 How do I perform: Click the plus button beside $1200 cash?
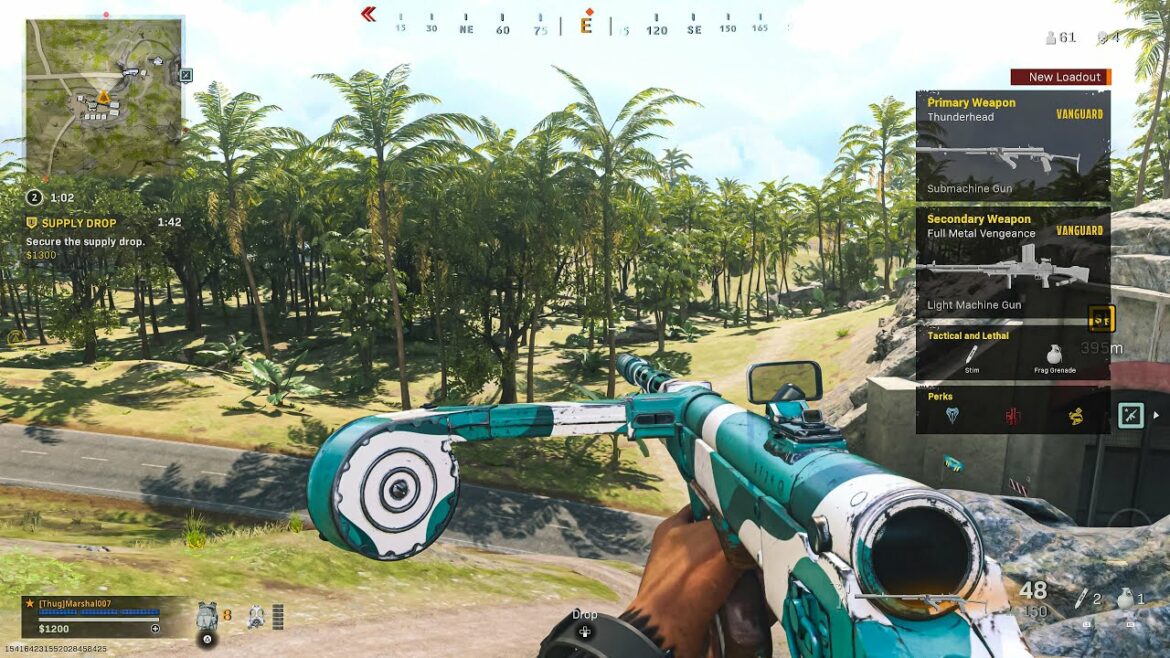click(155, 629)
